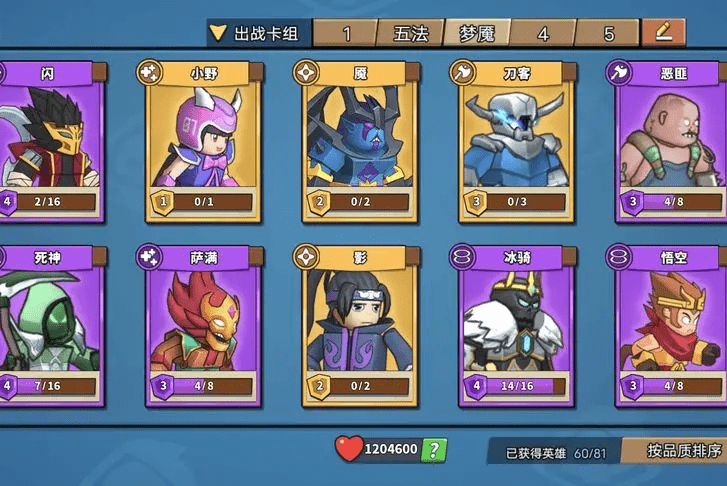Screen dimensions: 727x486
Task: Switch to deck tab 1
Action: pyautogui.click(x=346, y=34)
